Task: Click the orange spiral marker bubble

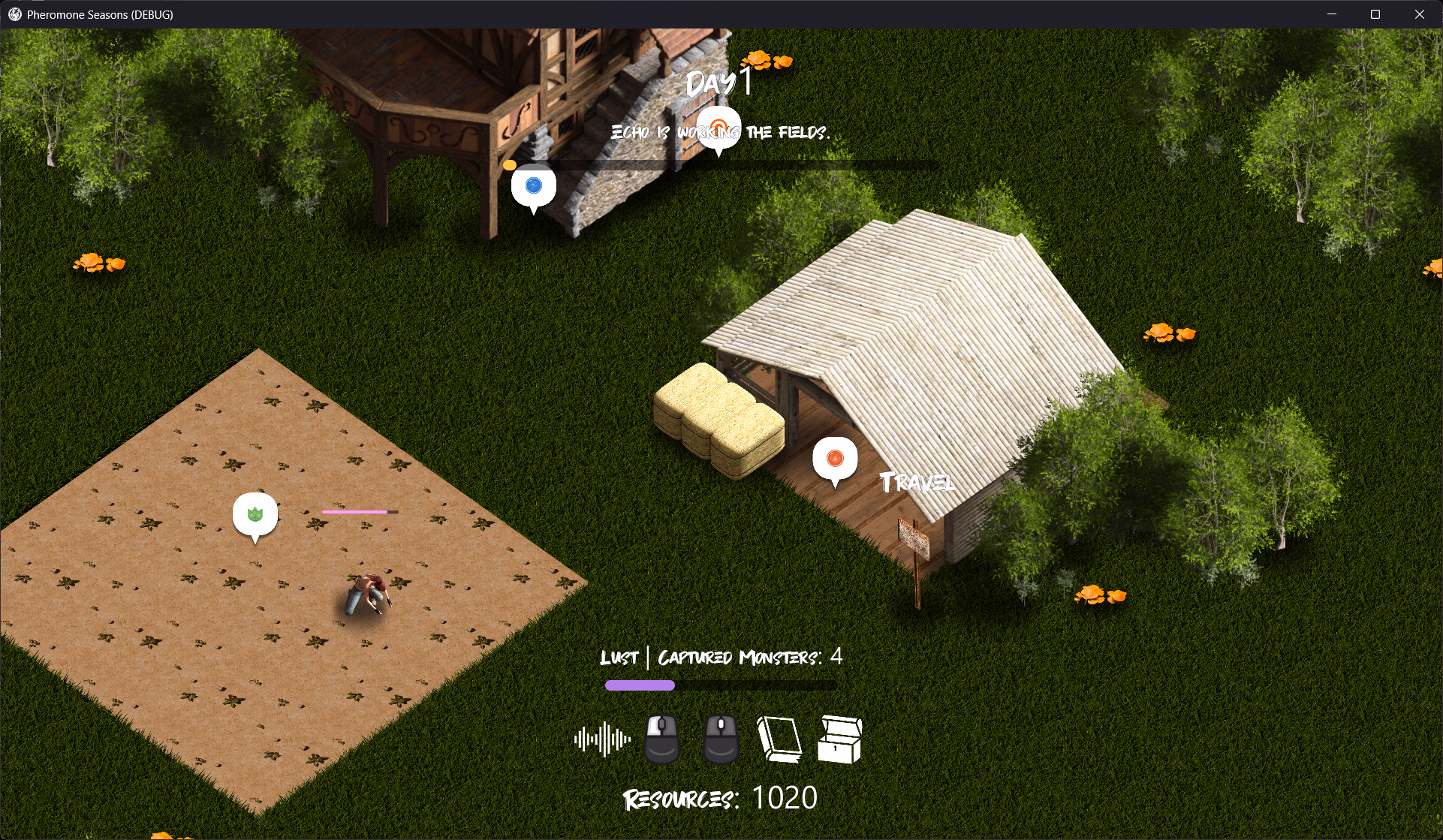Action: tap(718, 128)
